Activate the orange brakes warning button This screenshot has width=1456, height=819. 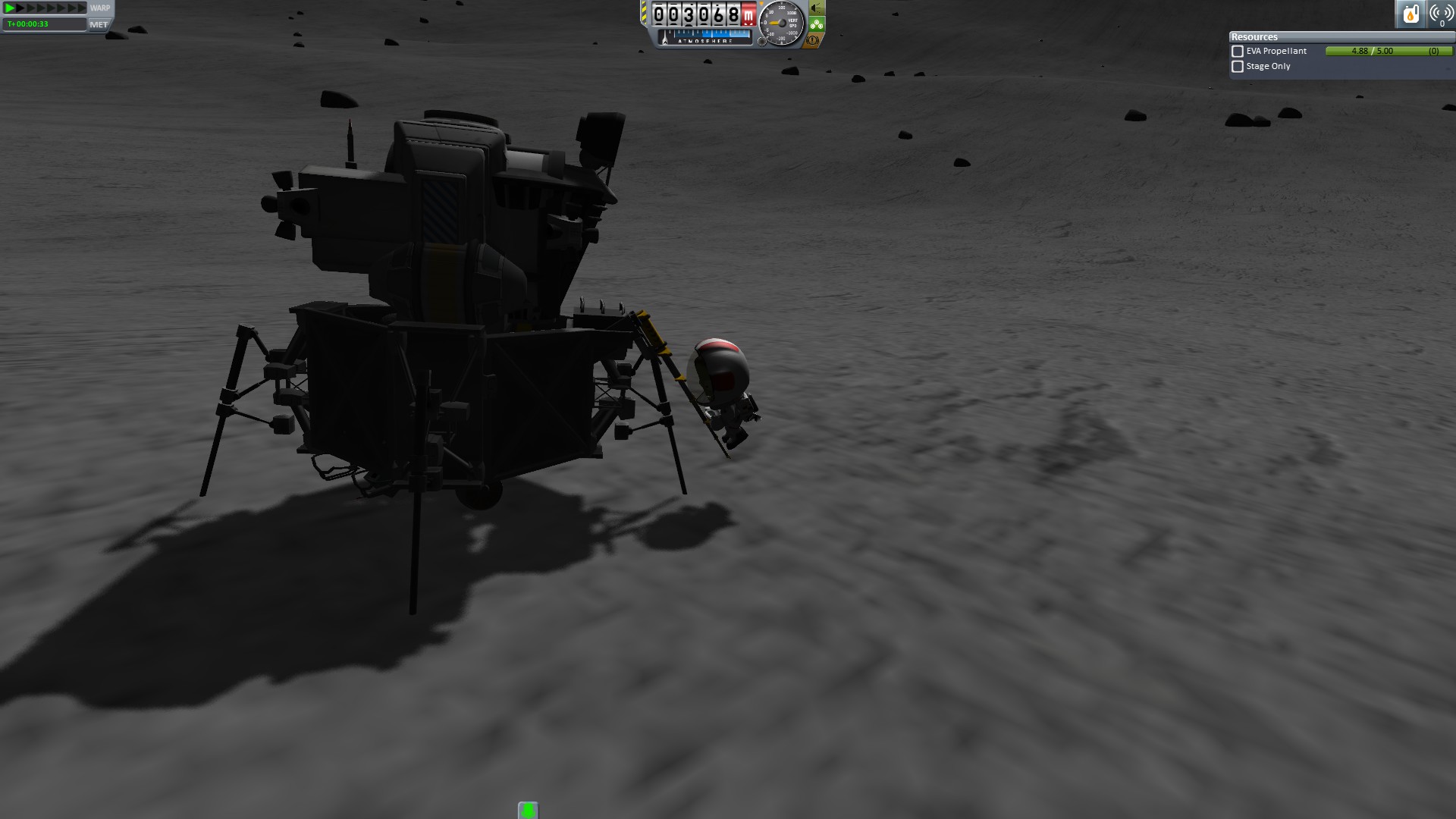[813, 40]
